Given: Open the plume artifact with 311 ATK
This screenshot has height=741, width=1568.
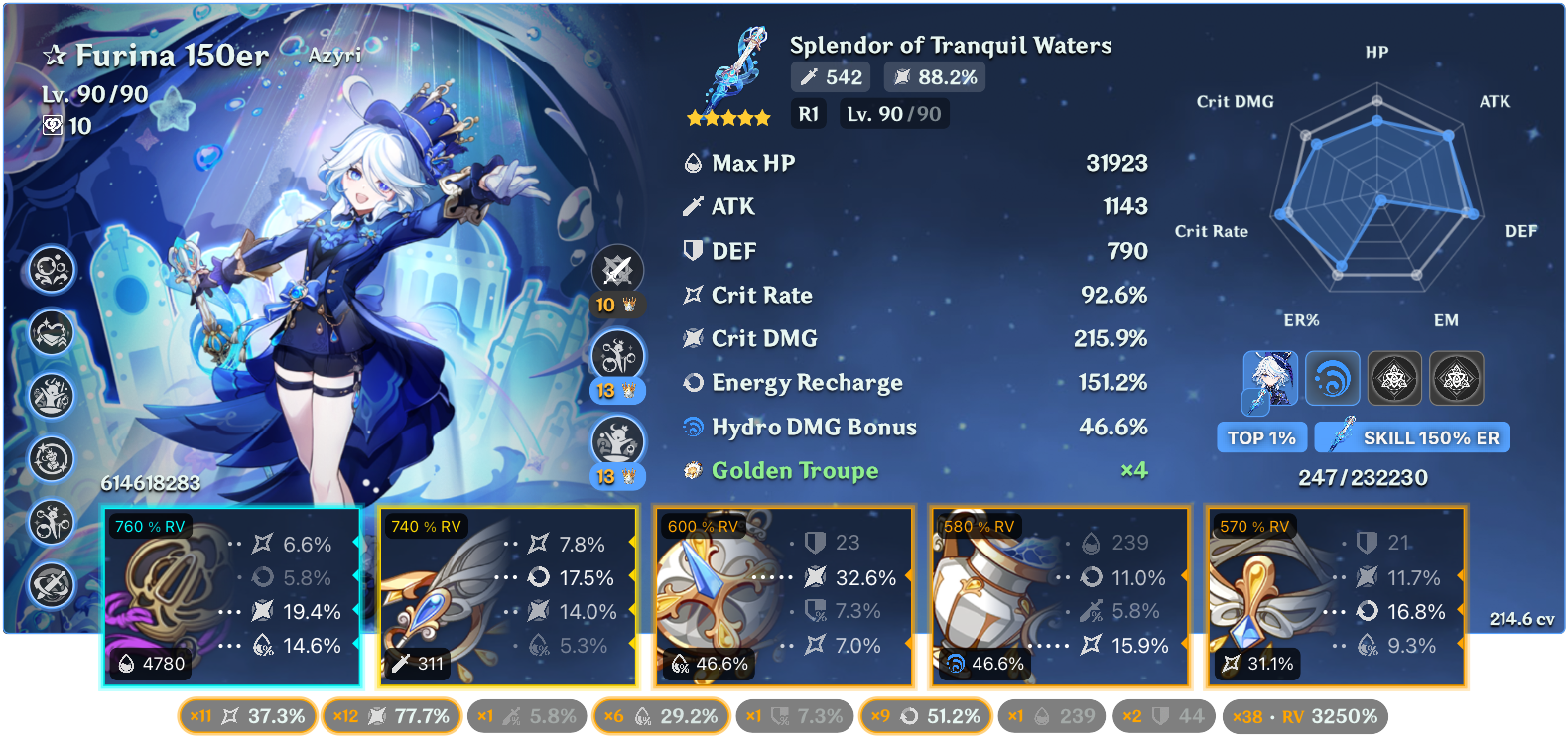Looking at the screenshot, I should (x=507, y=597).
